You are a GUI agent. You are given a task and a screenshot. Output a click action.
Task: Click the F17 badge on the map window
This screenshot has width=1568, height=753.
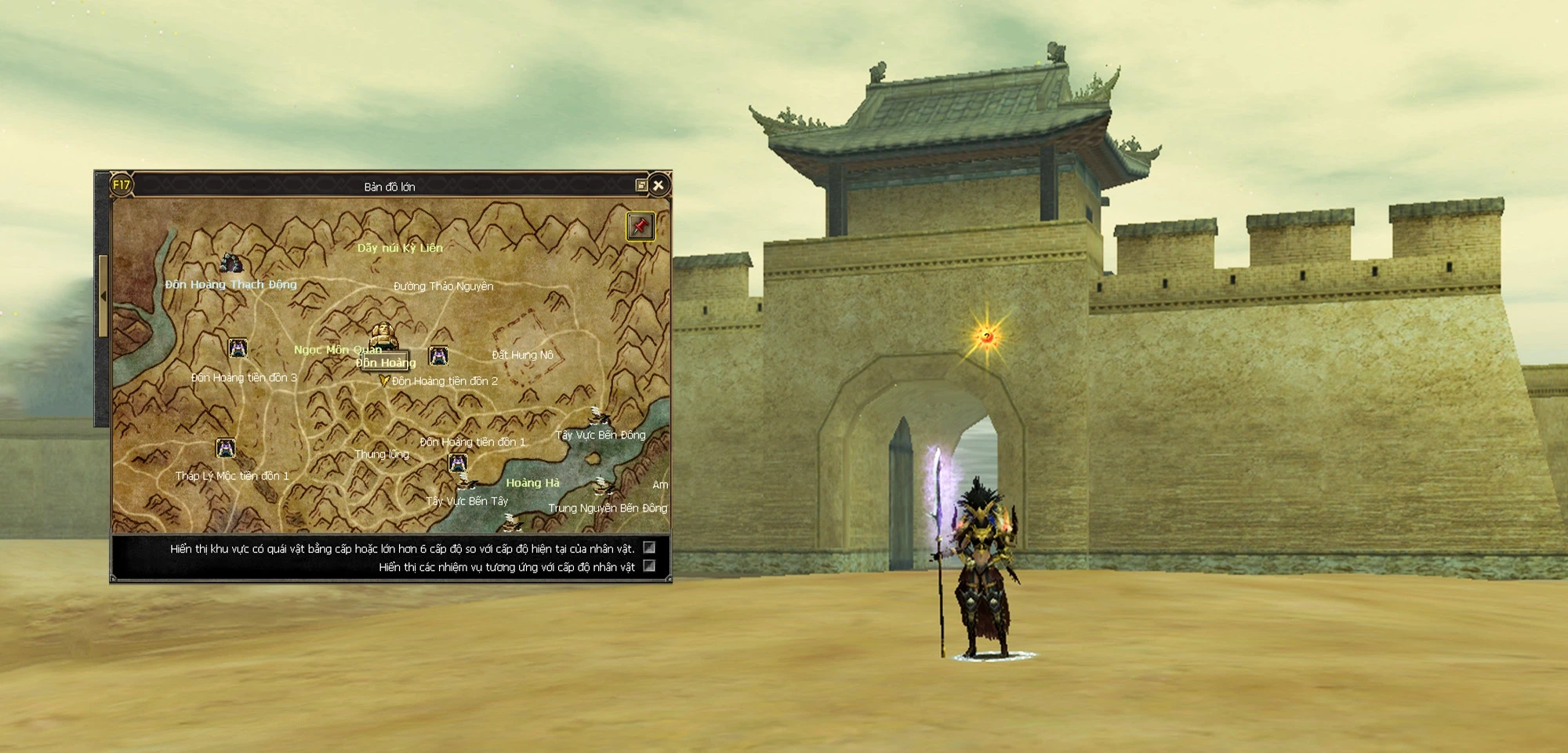click(122, 186)
